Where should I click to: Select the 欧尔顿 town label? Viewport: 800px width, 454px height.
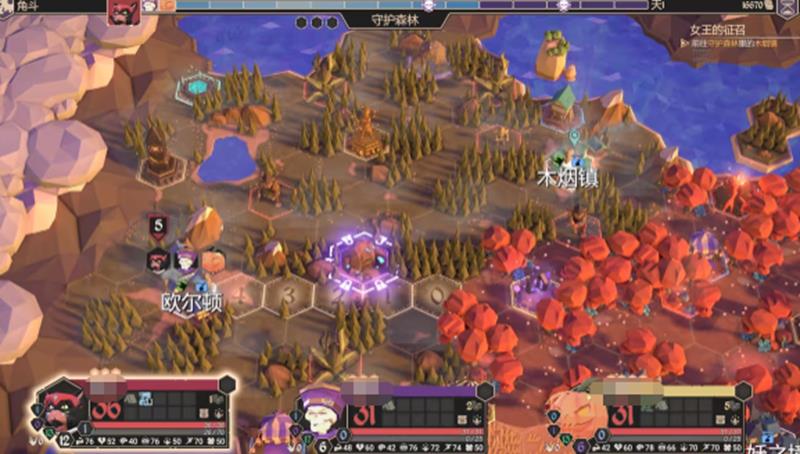191,299
